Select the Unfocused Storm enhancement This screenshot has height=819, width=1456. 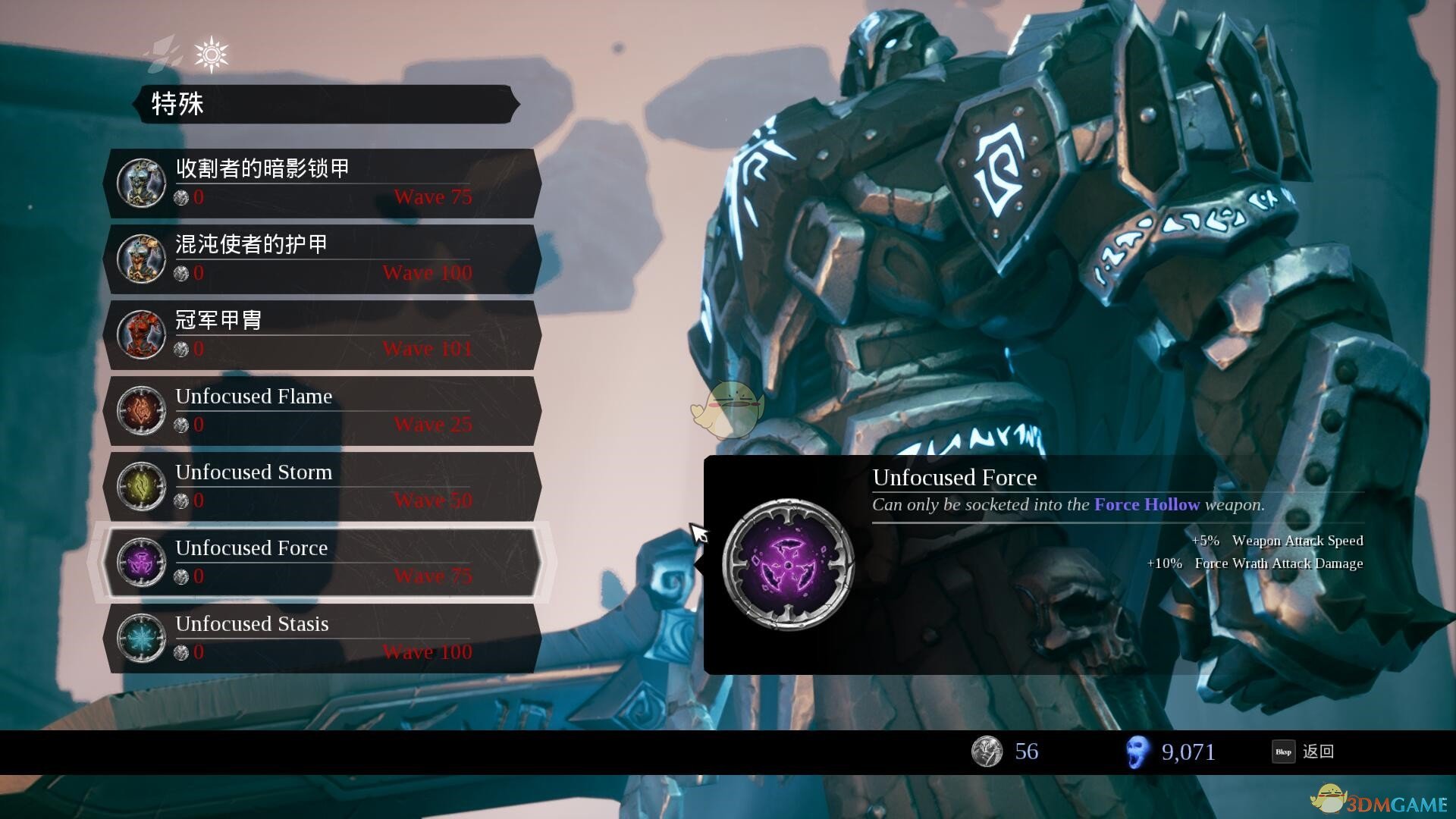(x=322, y=486)
